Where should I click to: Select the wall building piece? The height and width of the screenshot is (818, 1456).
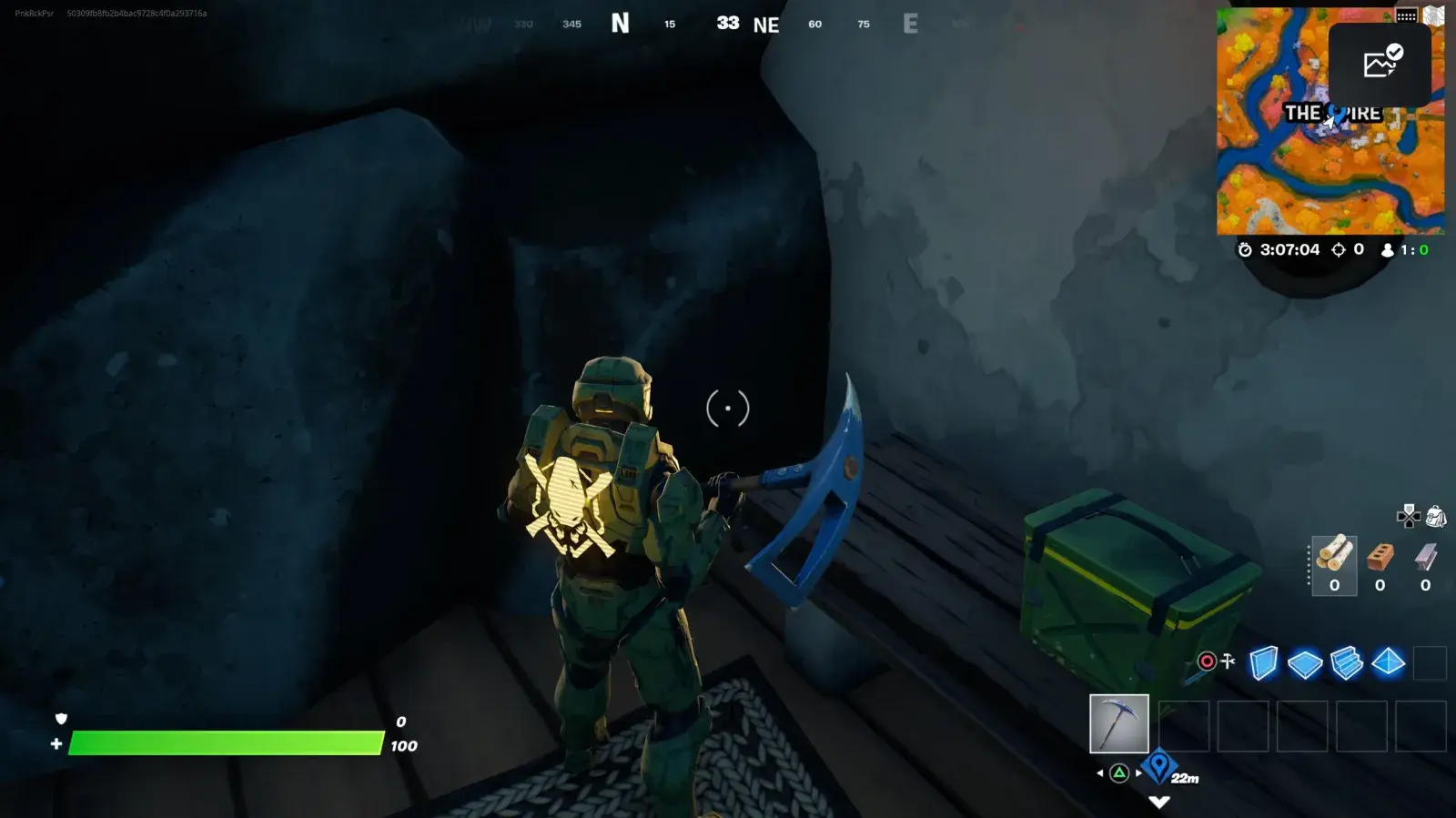[1263, 662]
